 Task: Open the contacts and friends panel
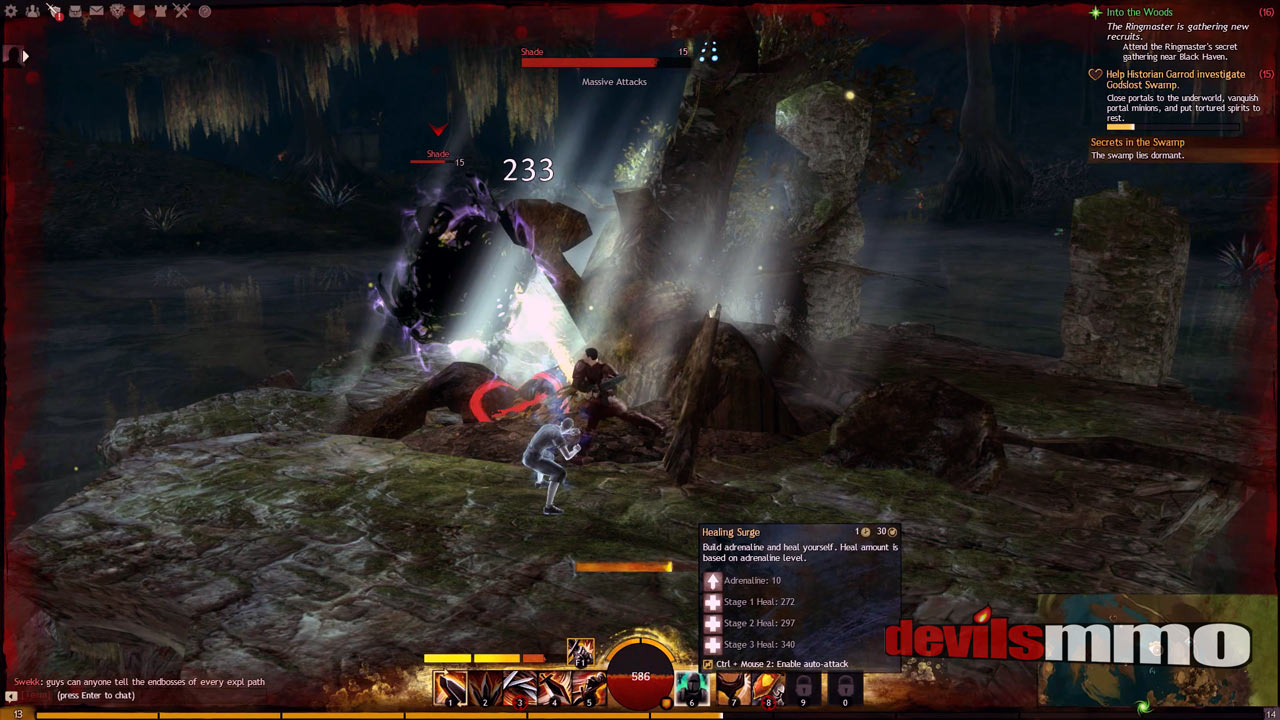[x=32, y=11]
